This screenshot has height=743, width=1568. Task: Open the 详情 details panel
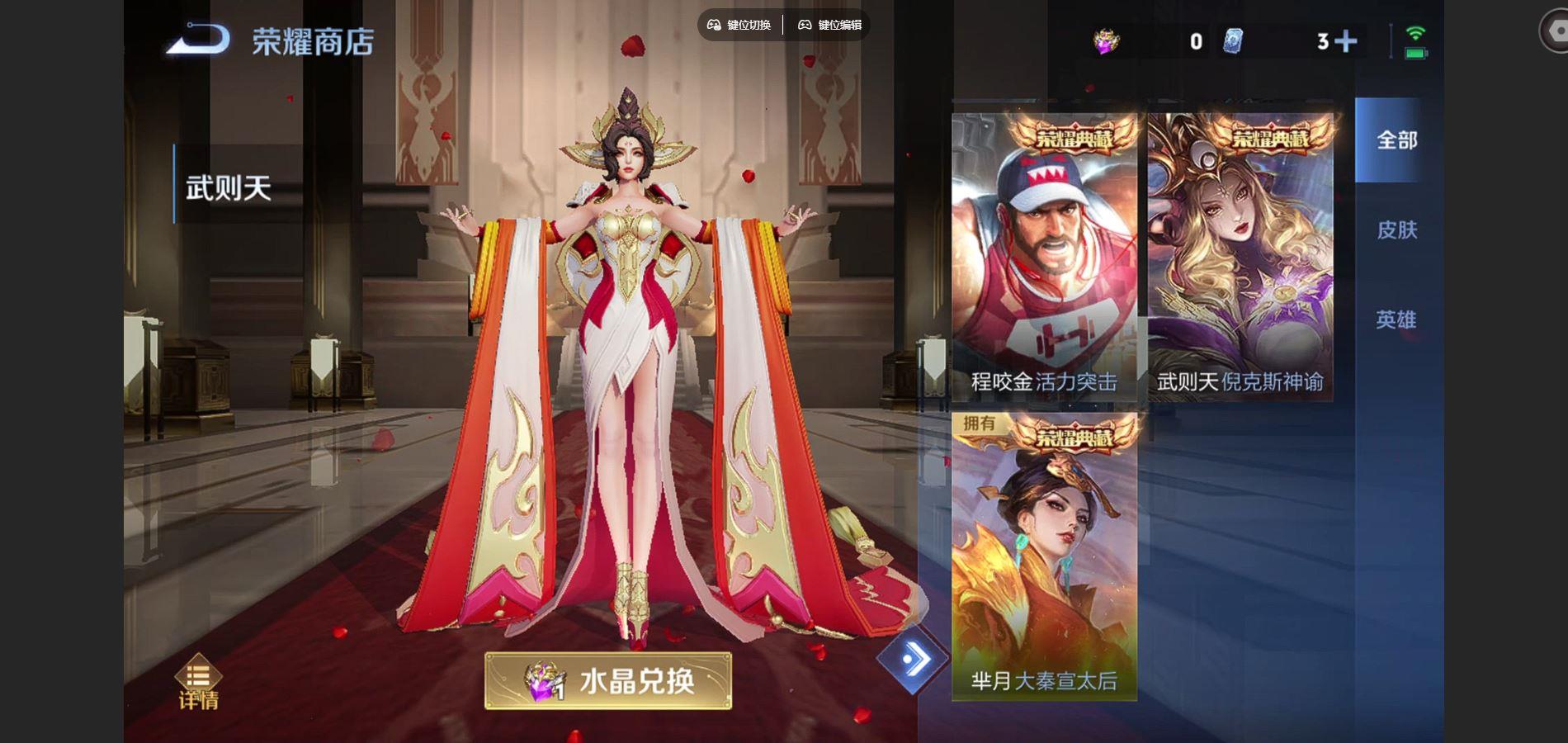tap(198, 684)
